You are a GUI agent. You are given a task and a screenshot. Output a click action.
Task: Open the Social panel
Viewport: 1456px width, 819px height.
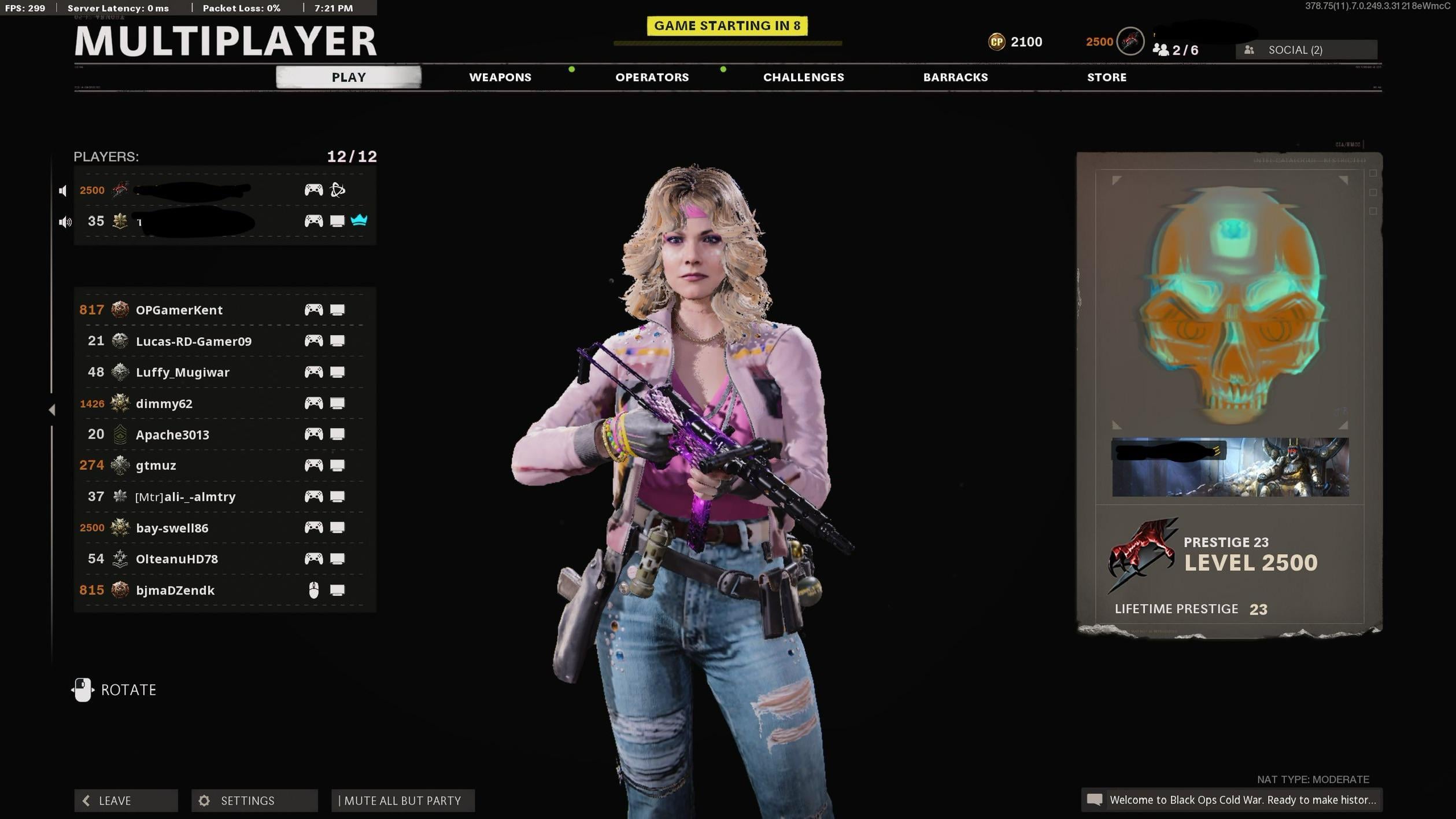(x=1306, y=50)
